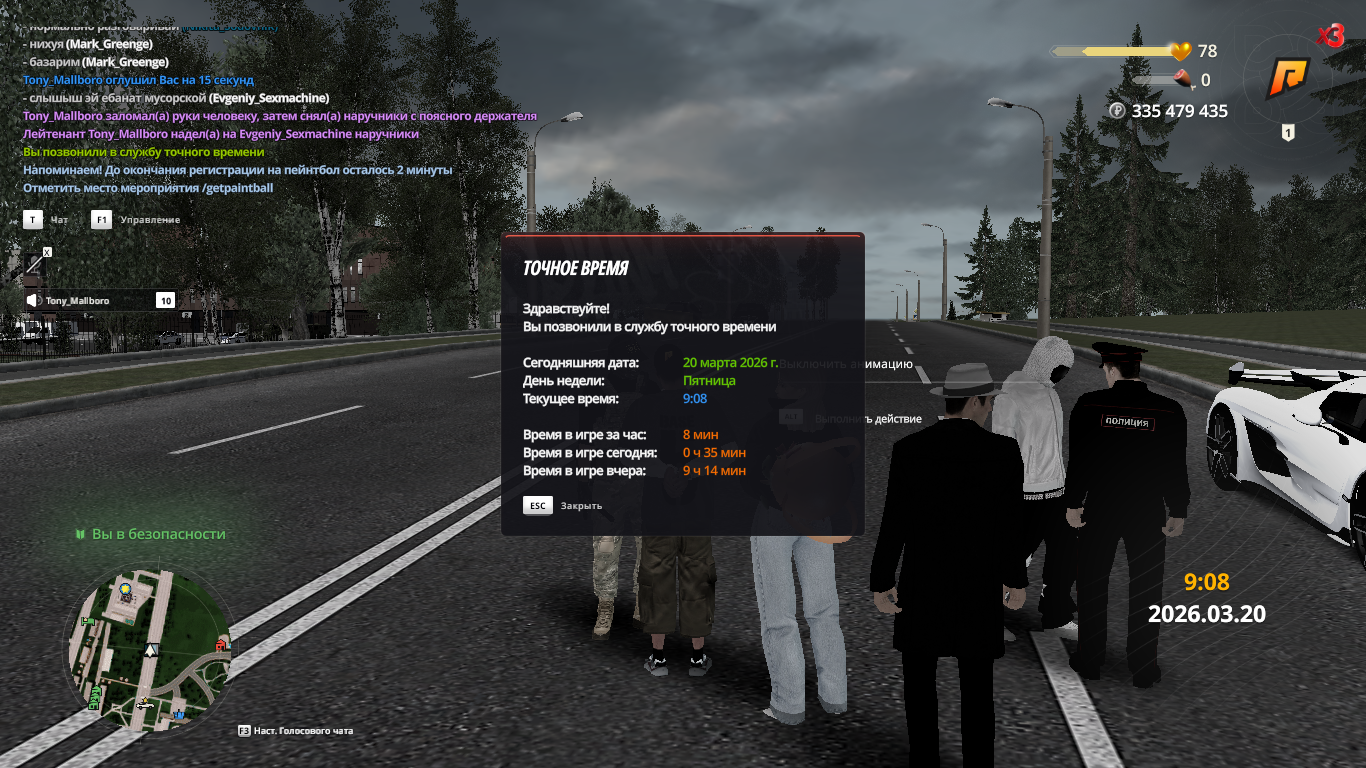Click the orange server logo emblem
The height and width of the screenshot is (768, 1366).
click(x=1287, y=78)
